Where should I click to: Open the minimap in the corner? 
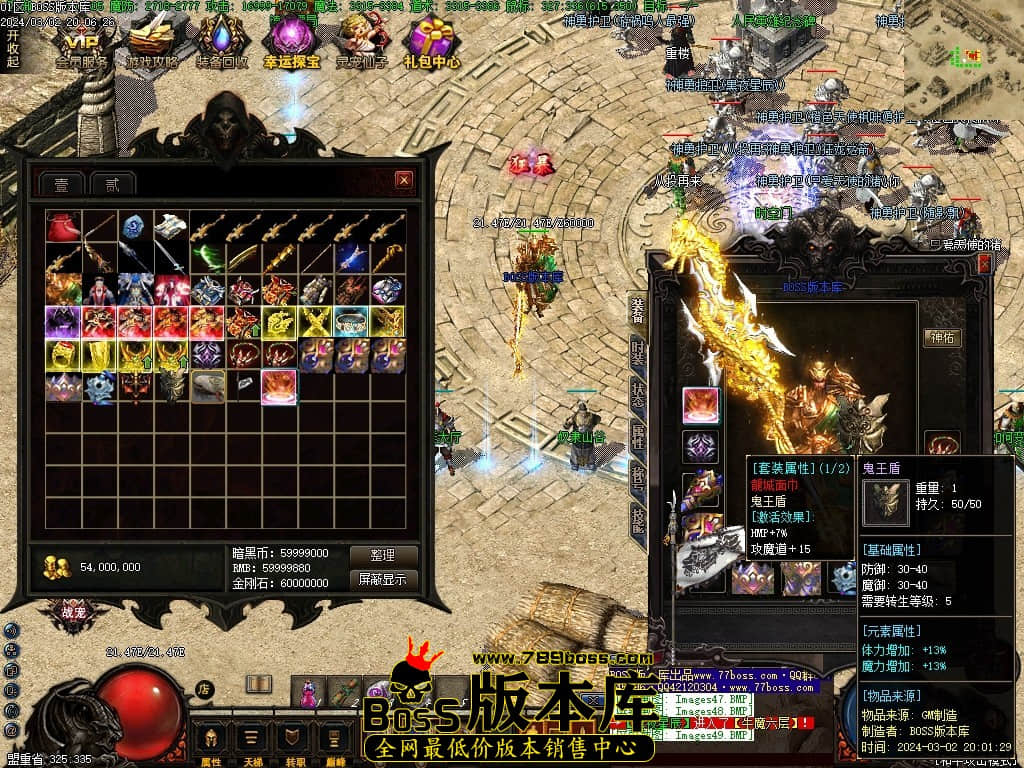click(963, 60)
